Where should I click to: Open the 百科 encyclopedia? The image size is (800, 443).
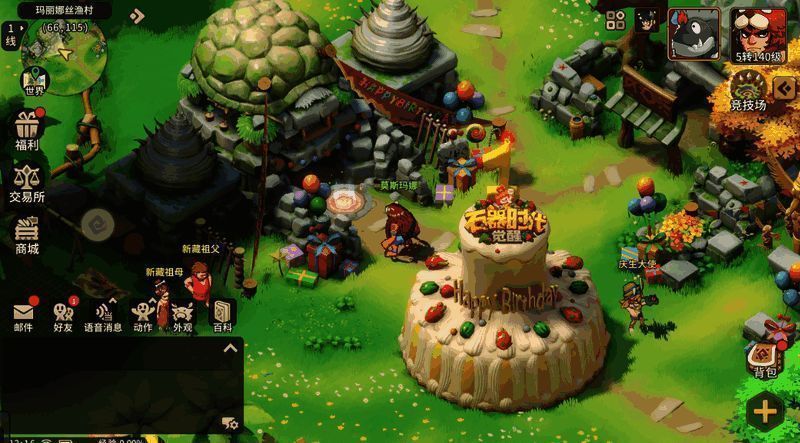click(x=221, y=315)
